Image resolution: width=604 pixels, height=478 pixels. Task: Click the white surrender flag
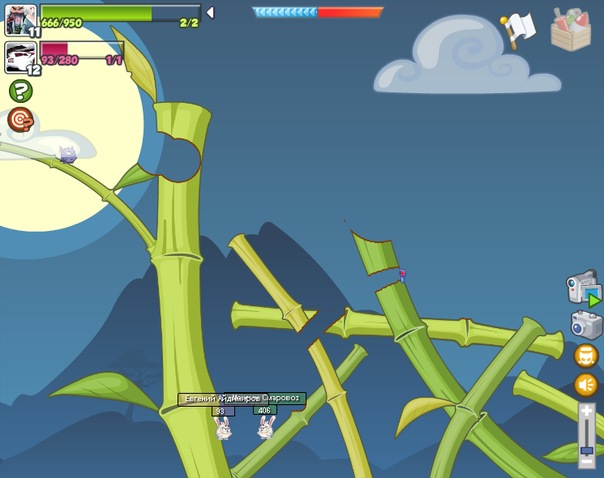[x=518, y=30]
